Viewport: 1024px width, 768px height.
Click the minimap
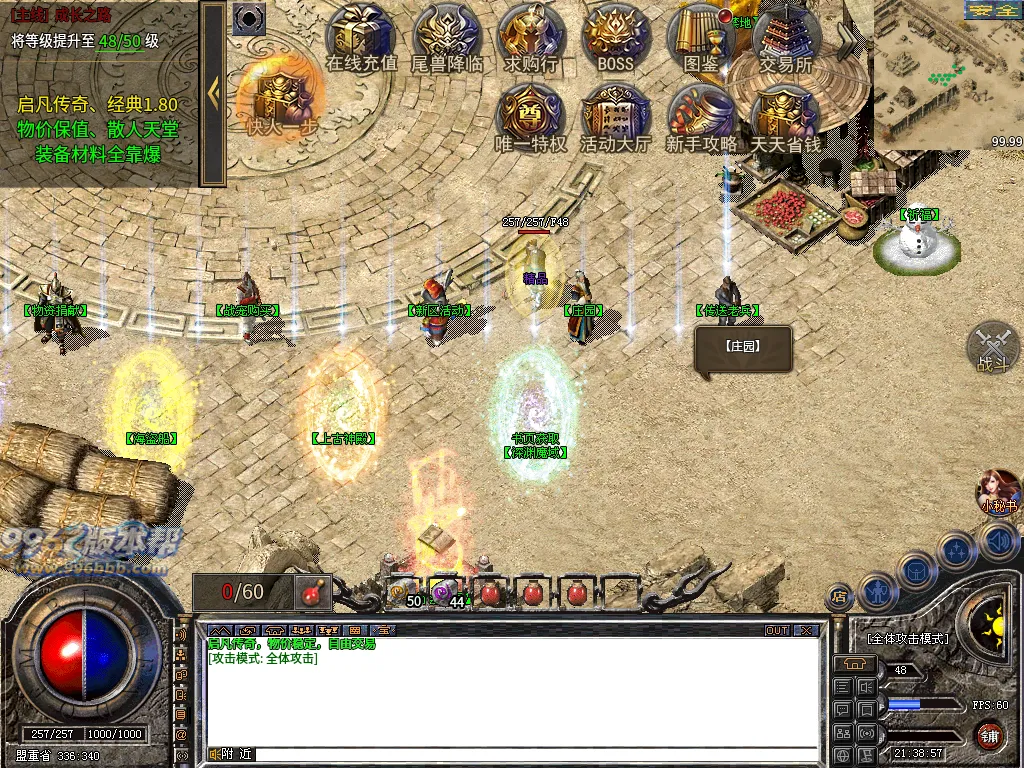pos(948,75)
